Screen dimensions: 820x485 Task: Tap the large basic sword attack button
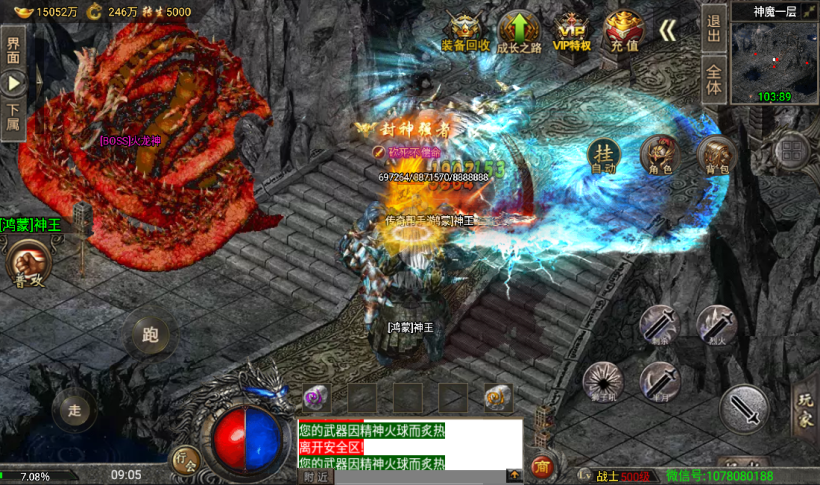pos(744,409)
